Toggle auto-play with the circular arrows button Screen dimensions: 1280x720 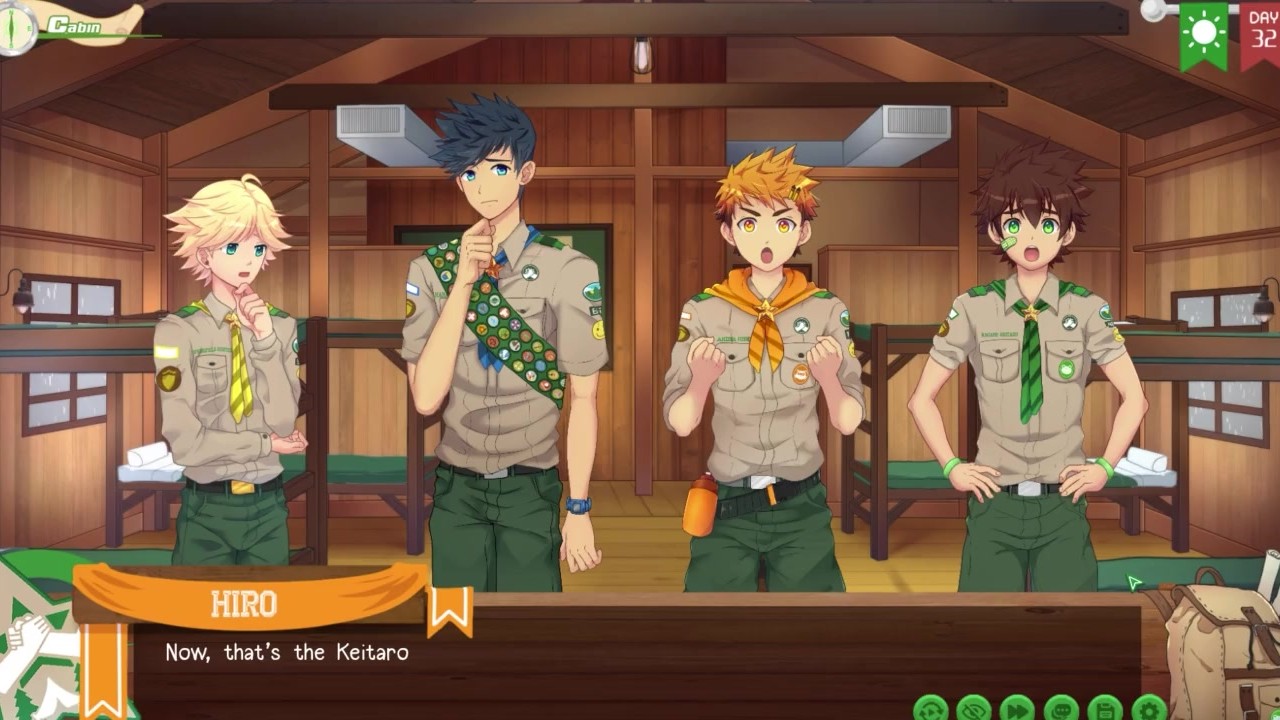930,709
